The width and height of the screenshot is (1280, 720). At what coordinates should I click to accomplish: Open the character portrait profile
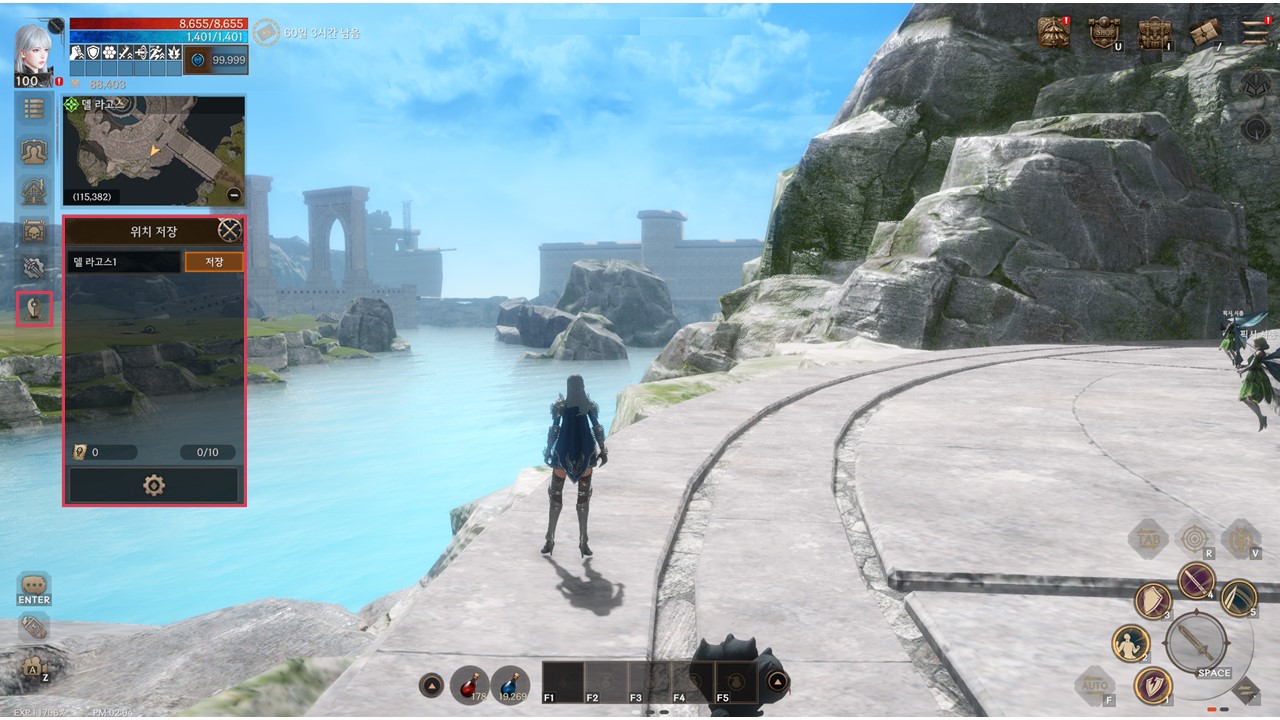point(34,53)
